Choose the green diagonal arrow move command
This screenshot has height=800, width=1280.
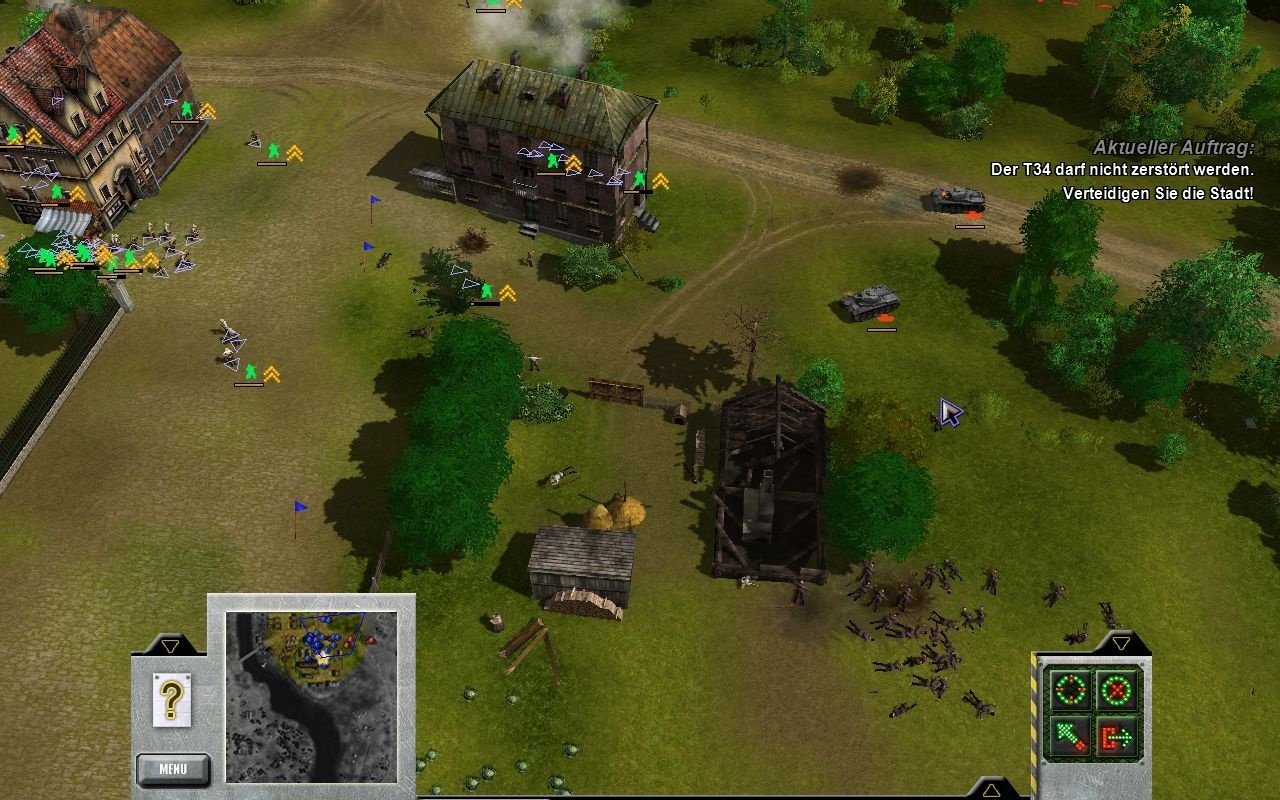[1068, 738]
